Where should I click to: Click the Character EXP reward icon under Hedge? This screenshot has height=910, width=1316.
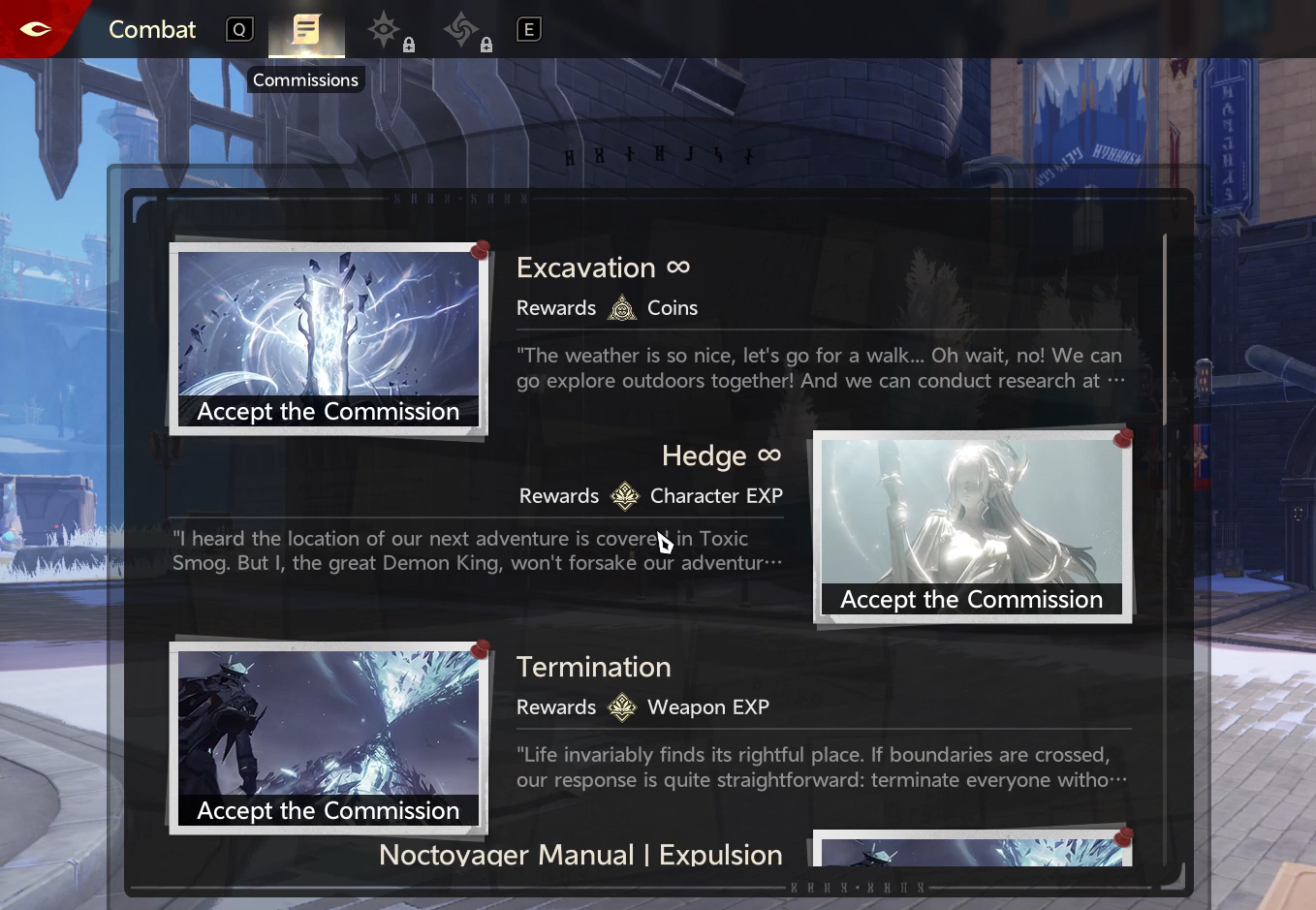pos(625,496)
